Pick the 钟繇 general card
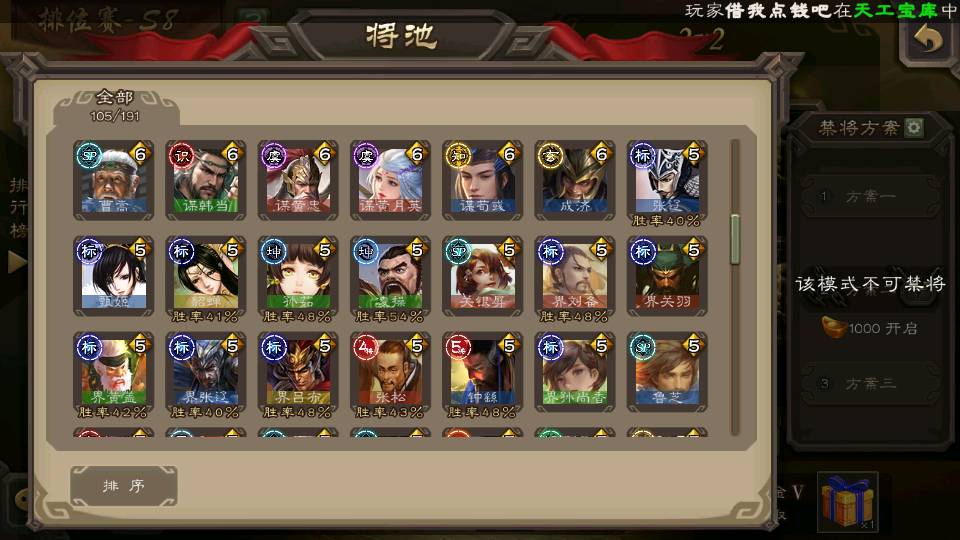The height and width of the screenshot is (540, 960). click(483, 372)
